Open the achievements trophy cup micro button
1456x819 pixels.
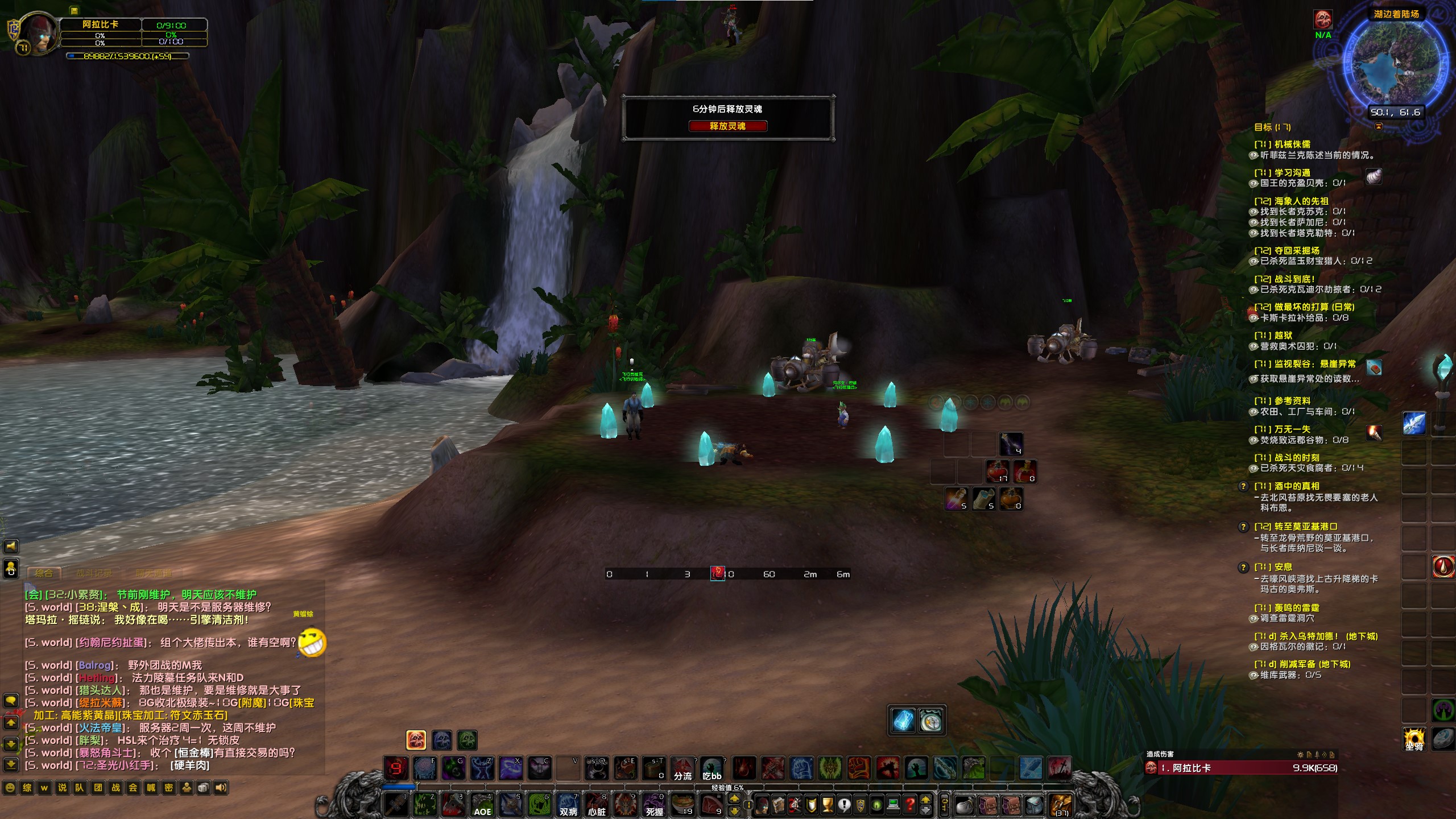tap(828, 805)
